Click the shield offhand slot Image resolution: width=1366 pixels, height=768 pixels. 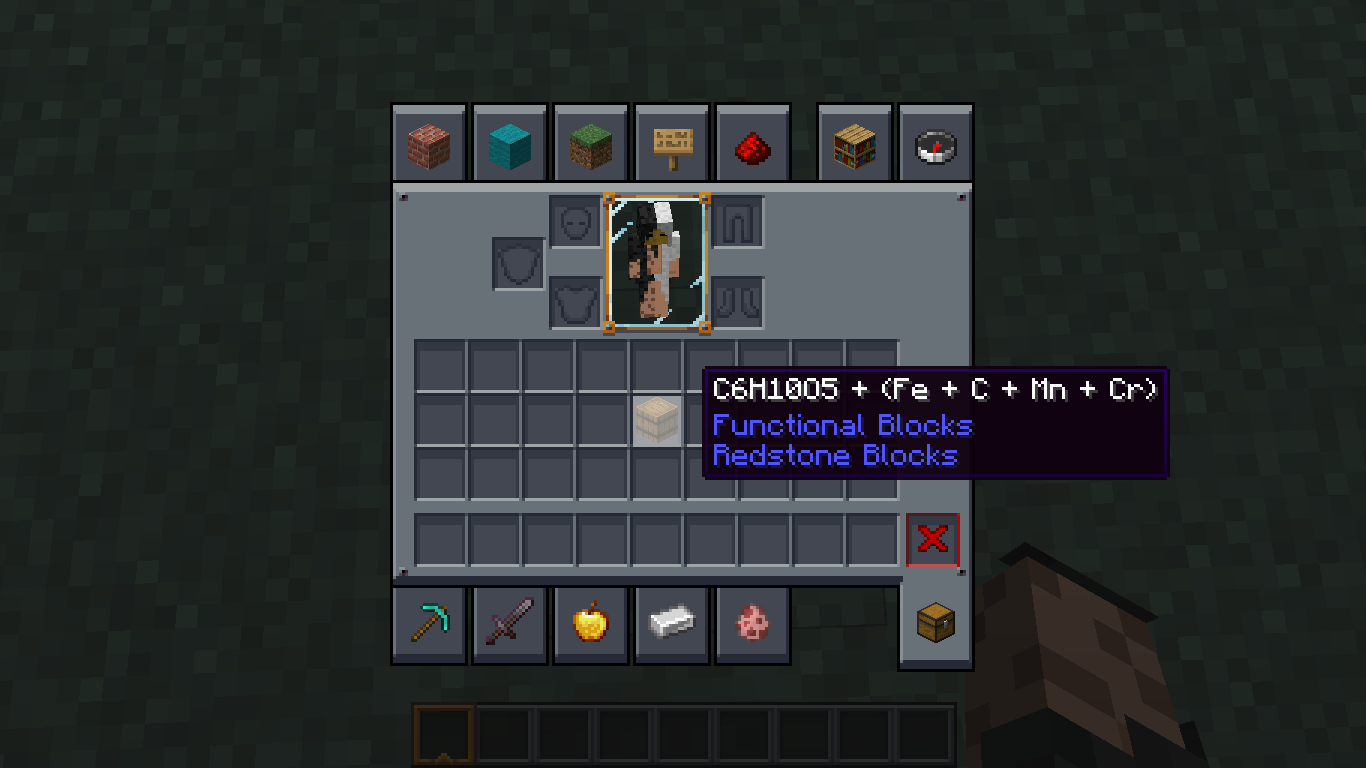(x=516, y=262)
